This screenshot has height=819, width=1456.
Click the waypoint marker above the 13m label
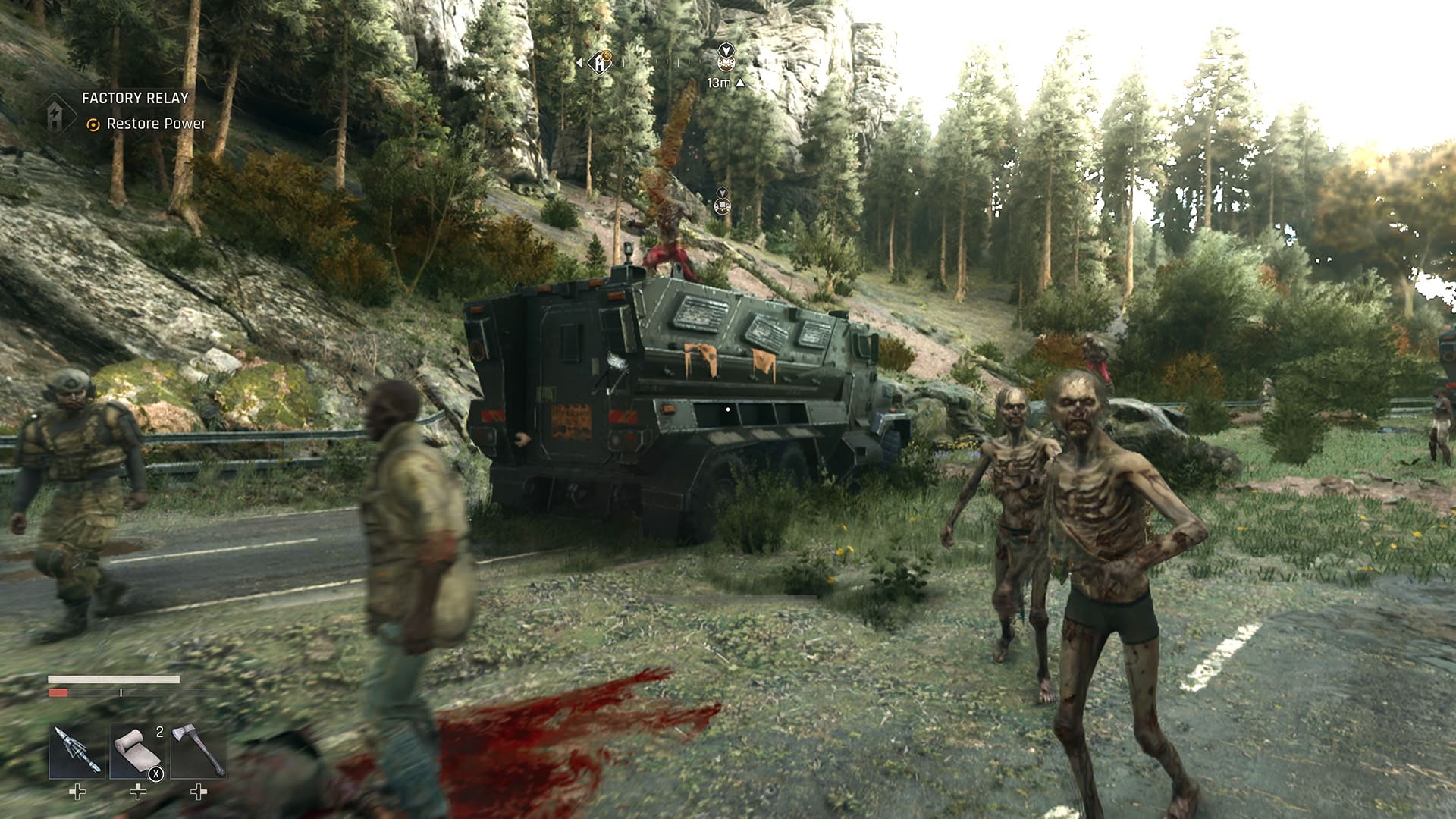726,52
